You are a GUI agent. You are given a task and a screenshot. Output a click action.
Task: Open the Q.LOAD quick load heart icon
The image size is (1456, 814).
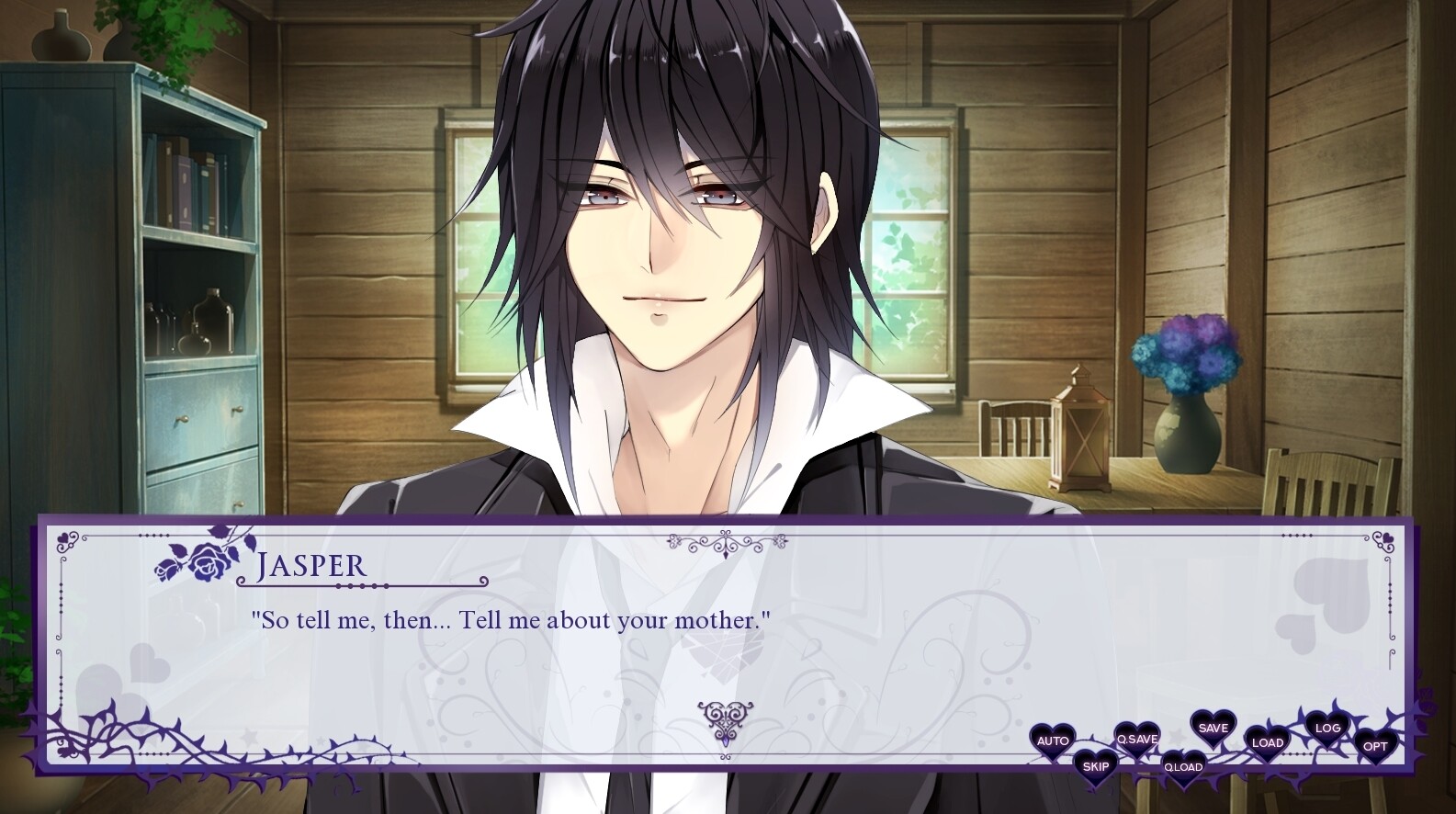1186,764
